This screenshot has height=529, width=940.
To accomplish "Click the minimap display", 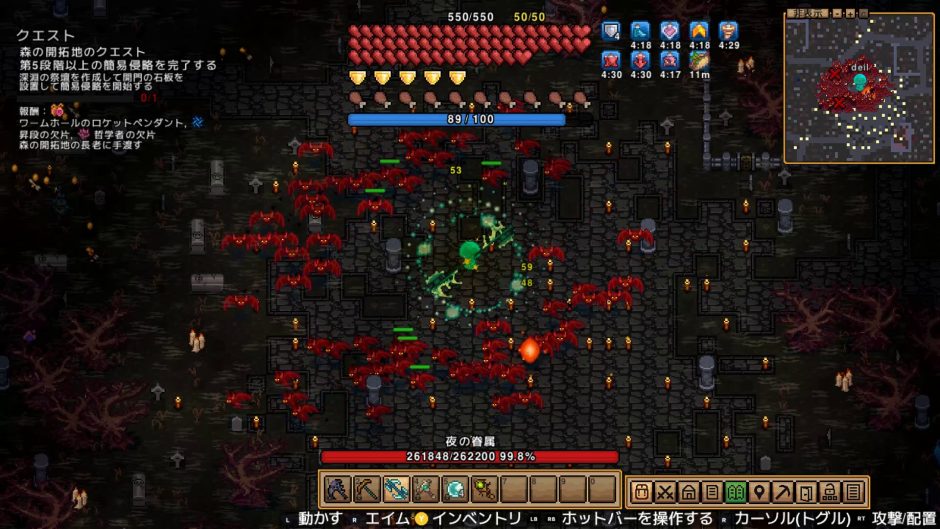I will click(858, 92).
